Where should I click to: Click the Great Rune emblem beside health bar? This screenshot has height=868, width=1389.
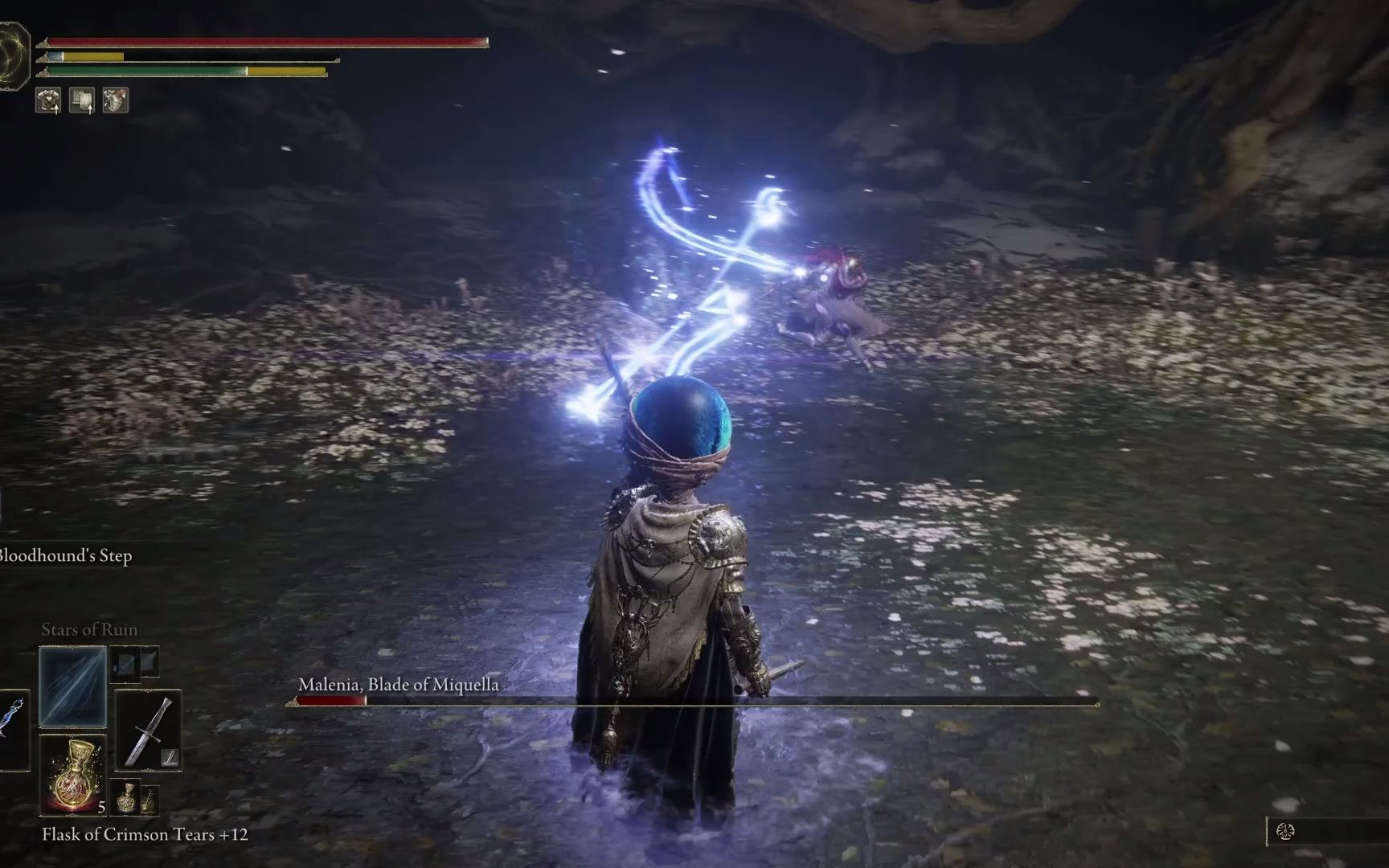click(x=14, y=56)
